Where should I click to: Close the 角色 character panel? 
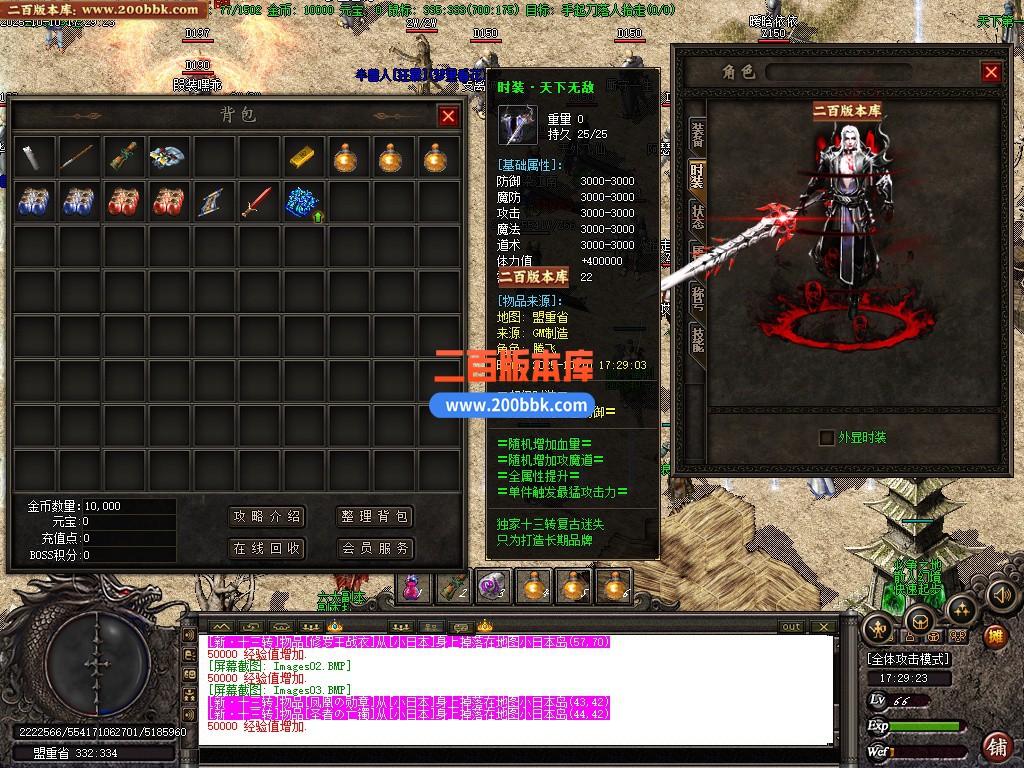(x=991, y=72)
